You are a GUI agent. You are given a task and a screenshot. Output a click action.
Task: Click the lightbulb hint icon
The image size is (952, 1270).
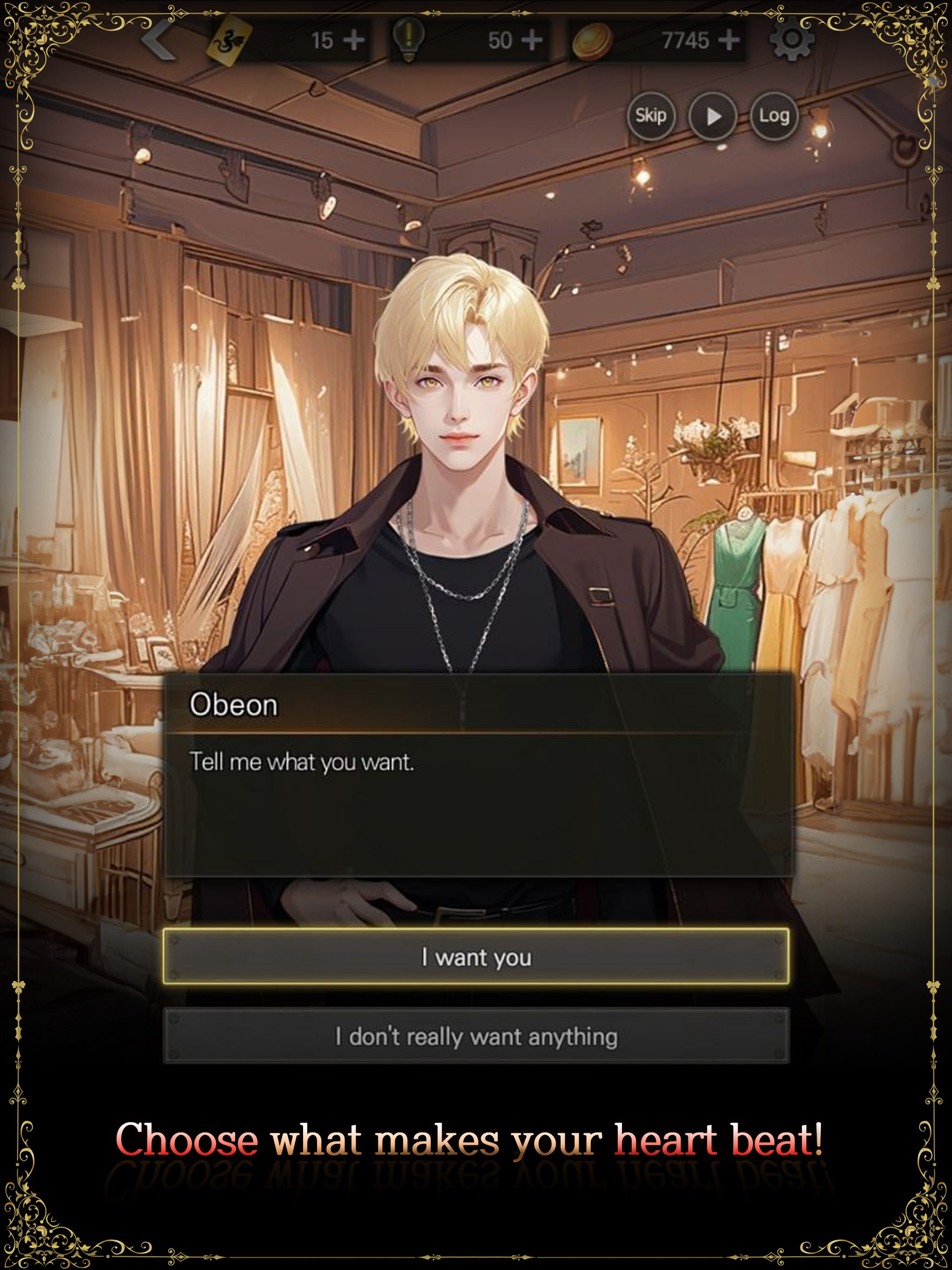(x=410, y=39)
